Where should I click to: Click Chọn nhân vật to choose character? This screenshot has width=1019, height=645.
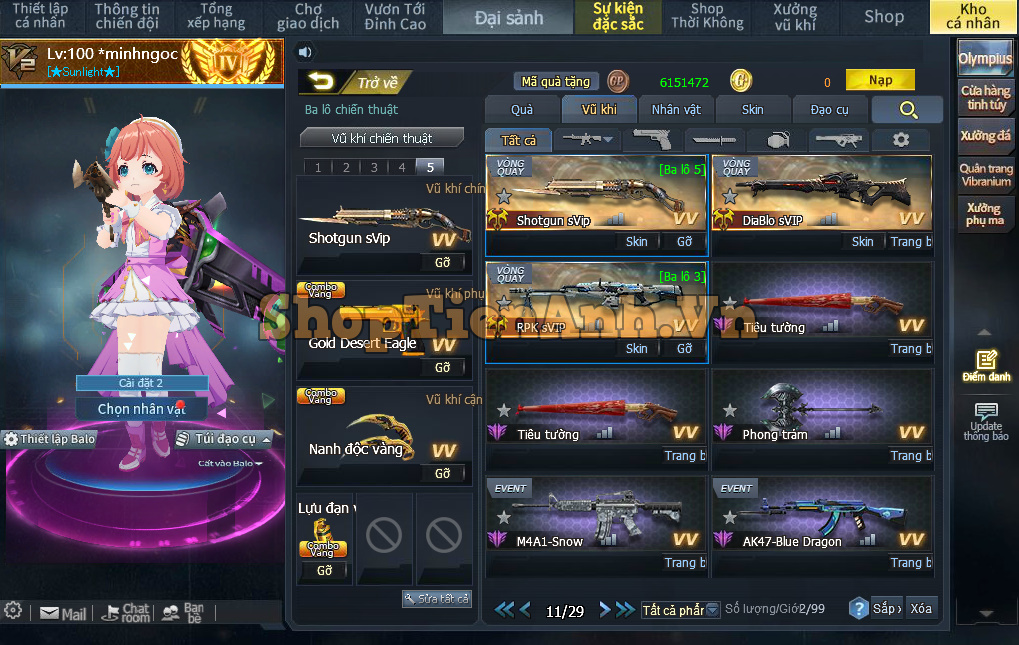coord(142,409)
